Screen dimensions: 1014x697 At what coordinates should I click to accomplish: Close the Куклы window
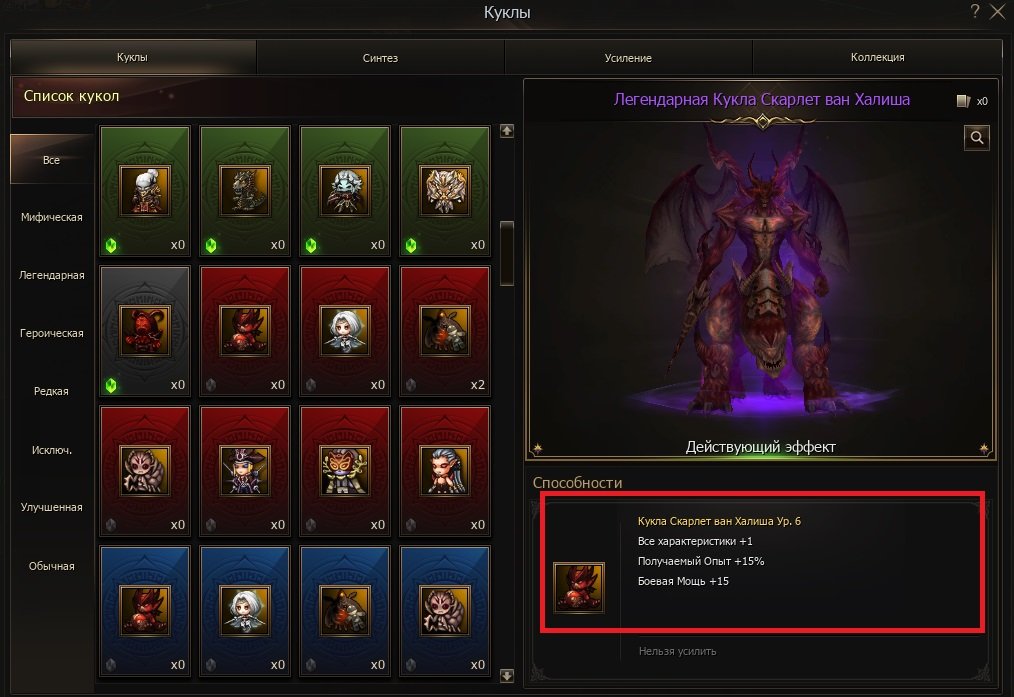pos(997,12)
